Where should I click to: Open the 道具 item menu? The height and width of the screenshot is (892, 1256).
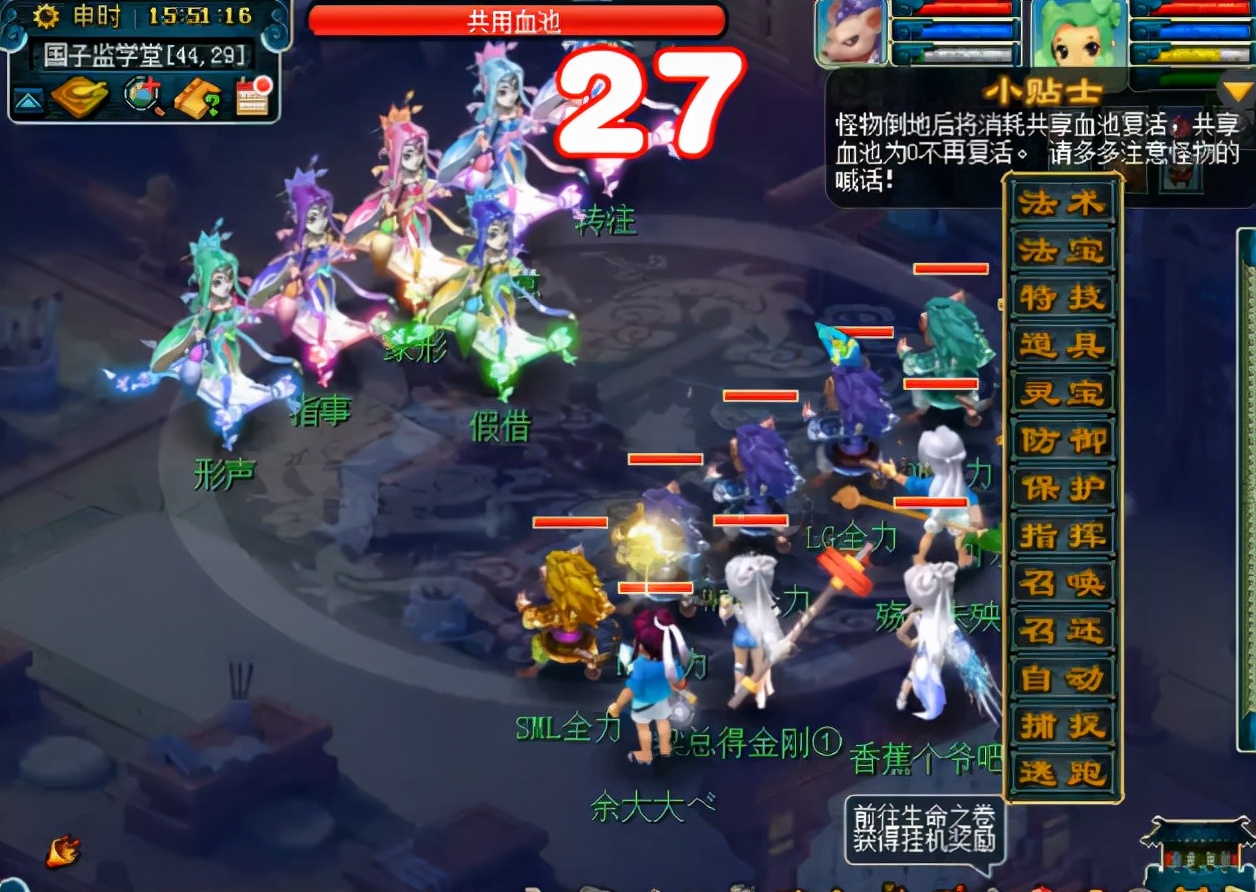[x=1062, y=346]
